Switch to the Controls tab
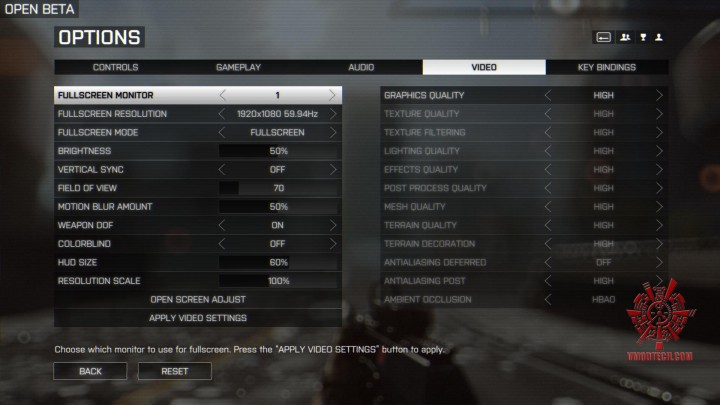The width and height of the screenshot is (720, 405). (x=115, y=67)
